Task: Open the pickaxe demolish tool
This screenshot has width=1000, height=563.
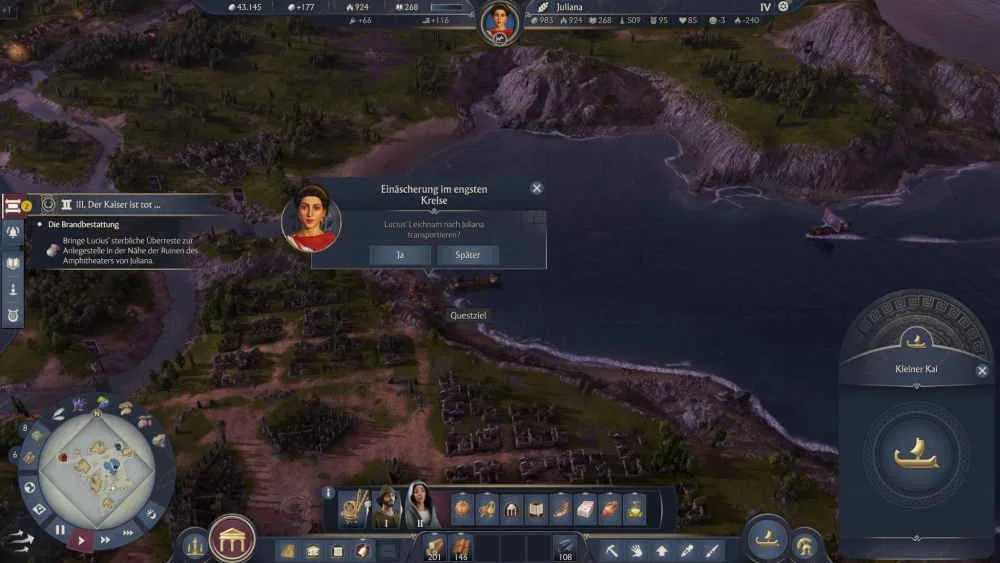Action: 610,549
